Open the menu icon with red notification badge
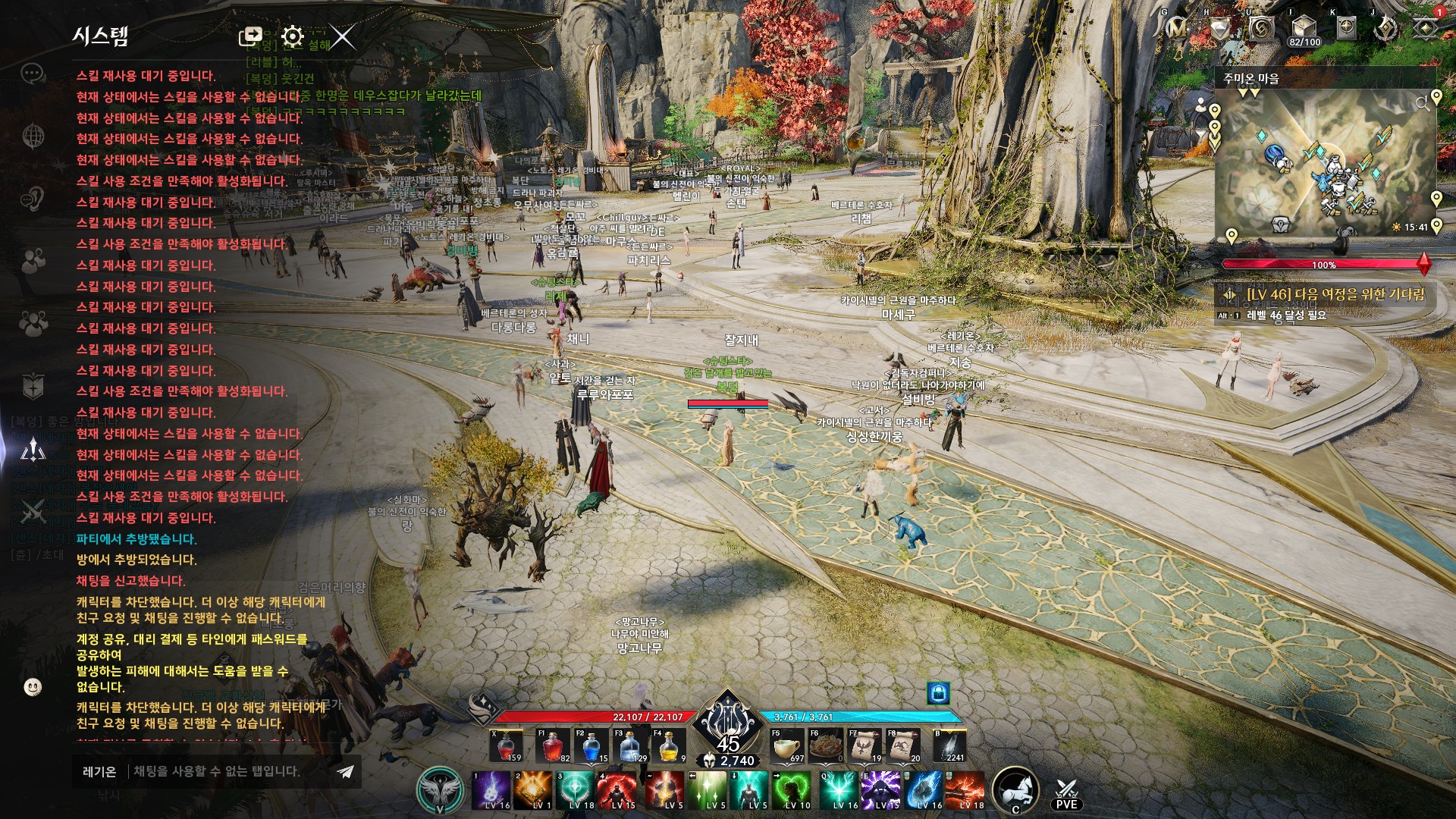 point(1426,27)
